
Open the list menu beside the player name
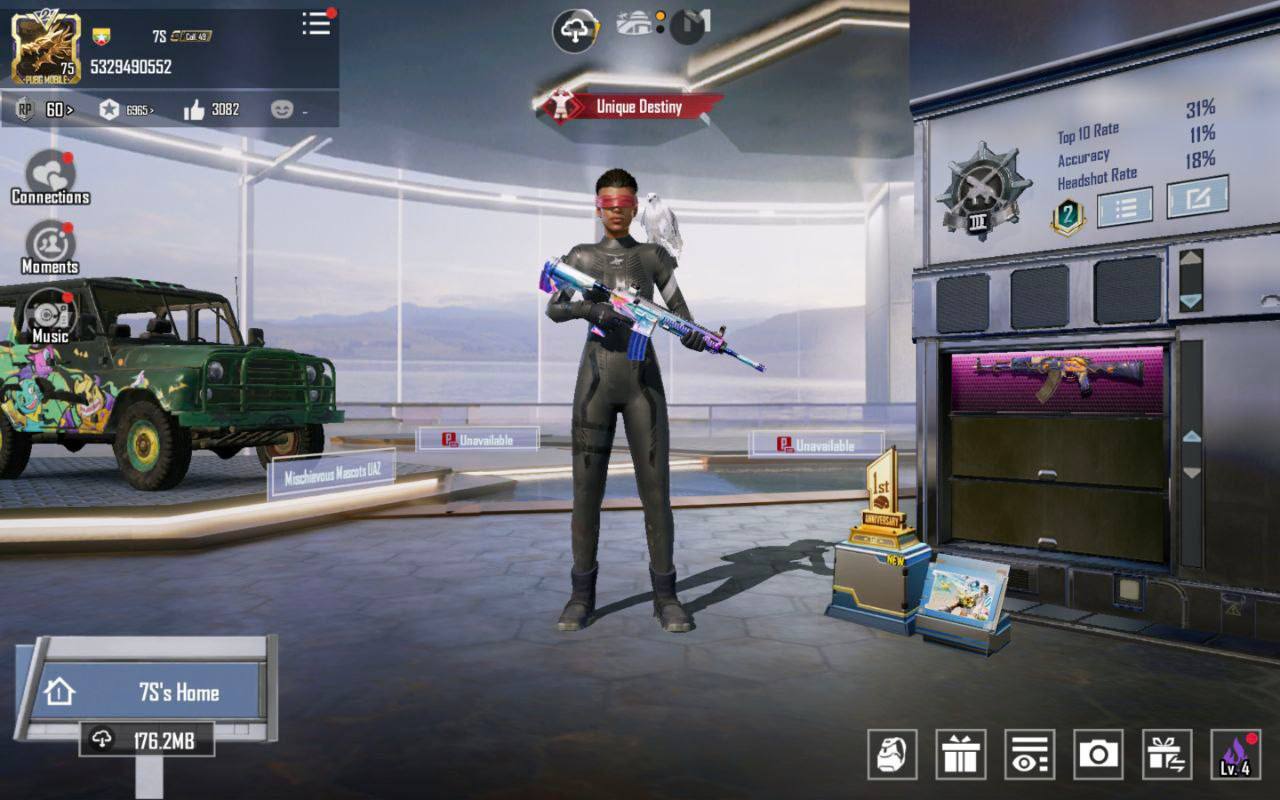tap(316, 24)
